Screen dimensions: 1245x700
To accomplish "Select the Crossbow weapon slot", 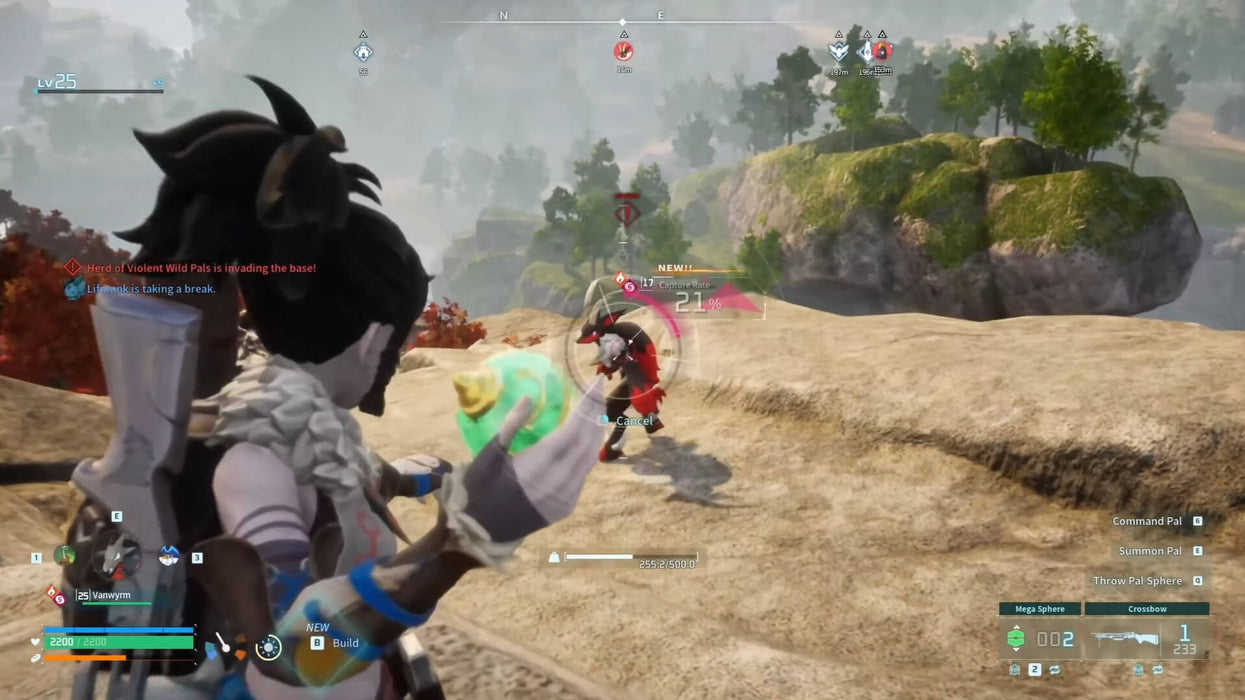I will (1146, 638).
